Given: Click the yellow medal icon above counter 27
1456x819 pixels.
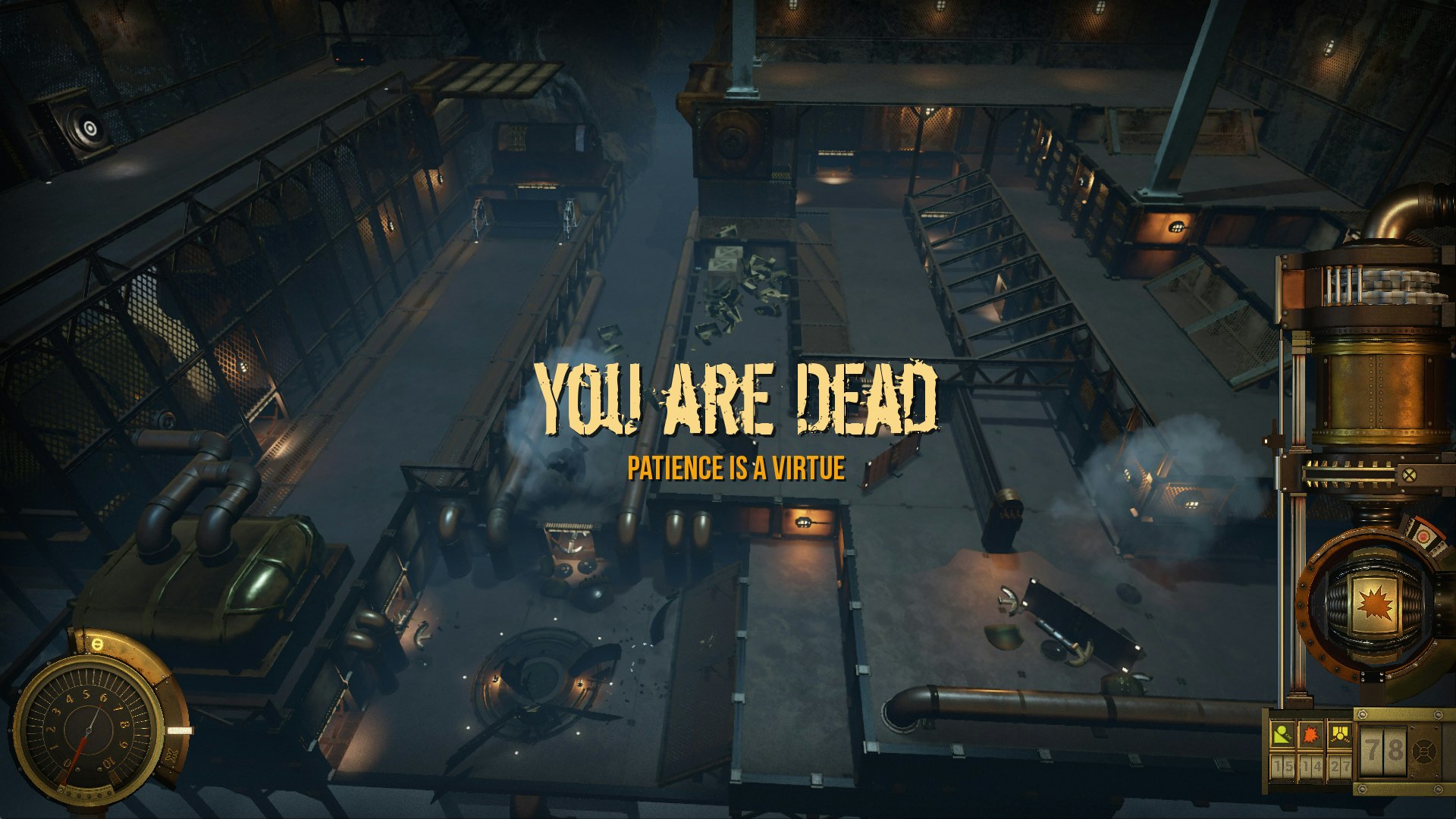Looking at the screenshot, I should click(1340, 735).
